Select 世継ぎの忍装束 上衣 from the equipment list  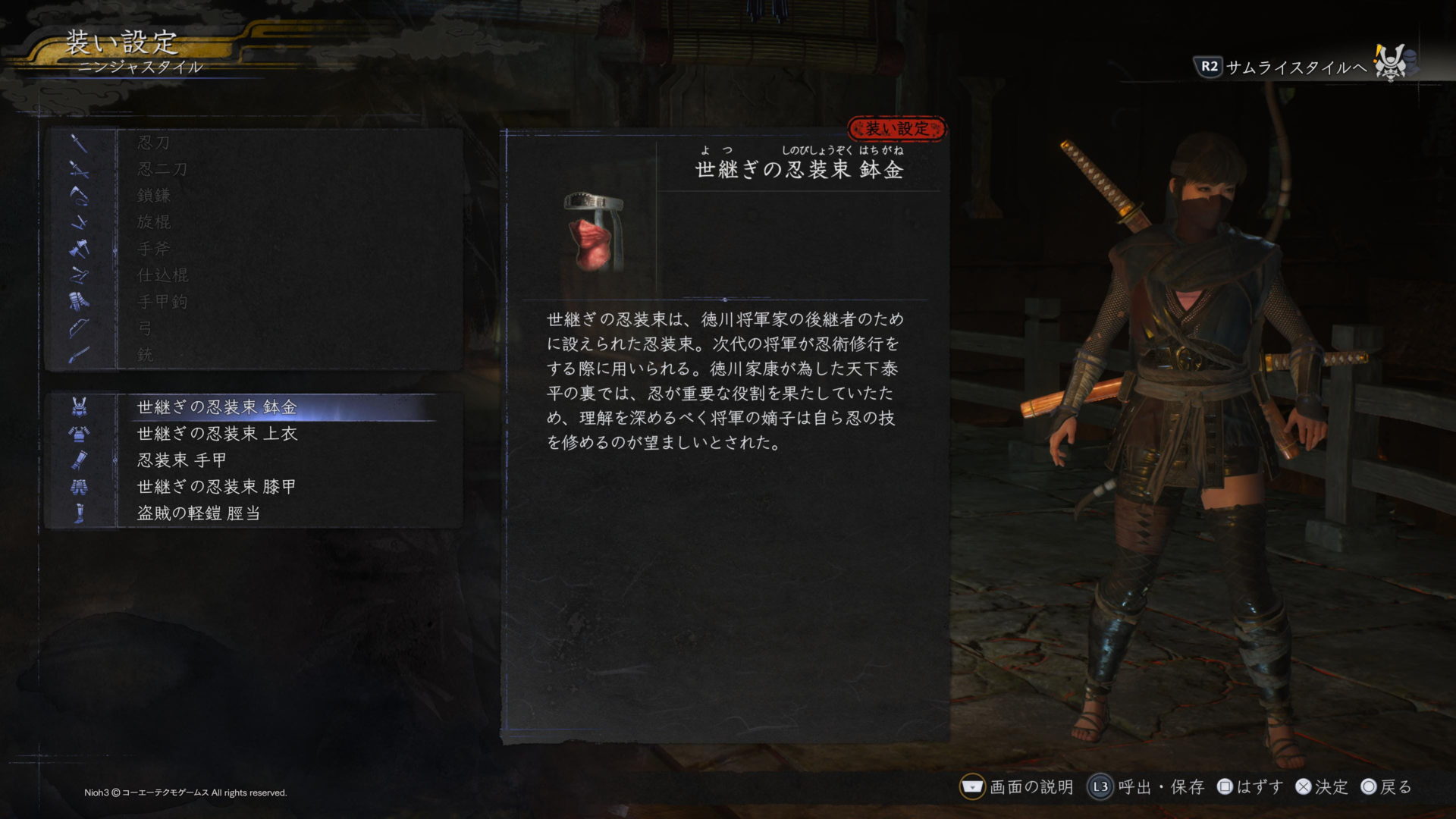click(216, 435)
